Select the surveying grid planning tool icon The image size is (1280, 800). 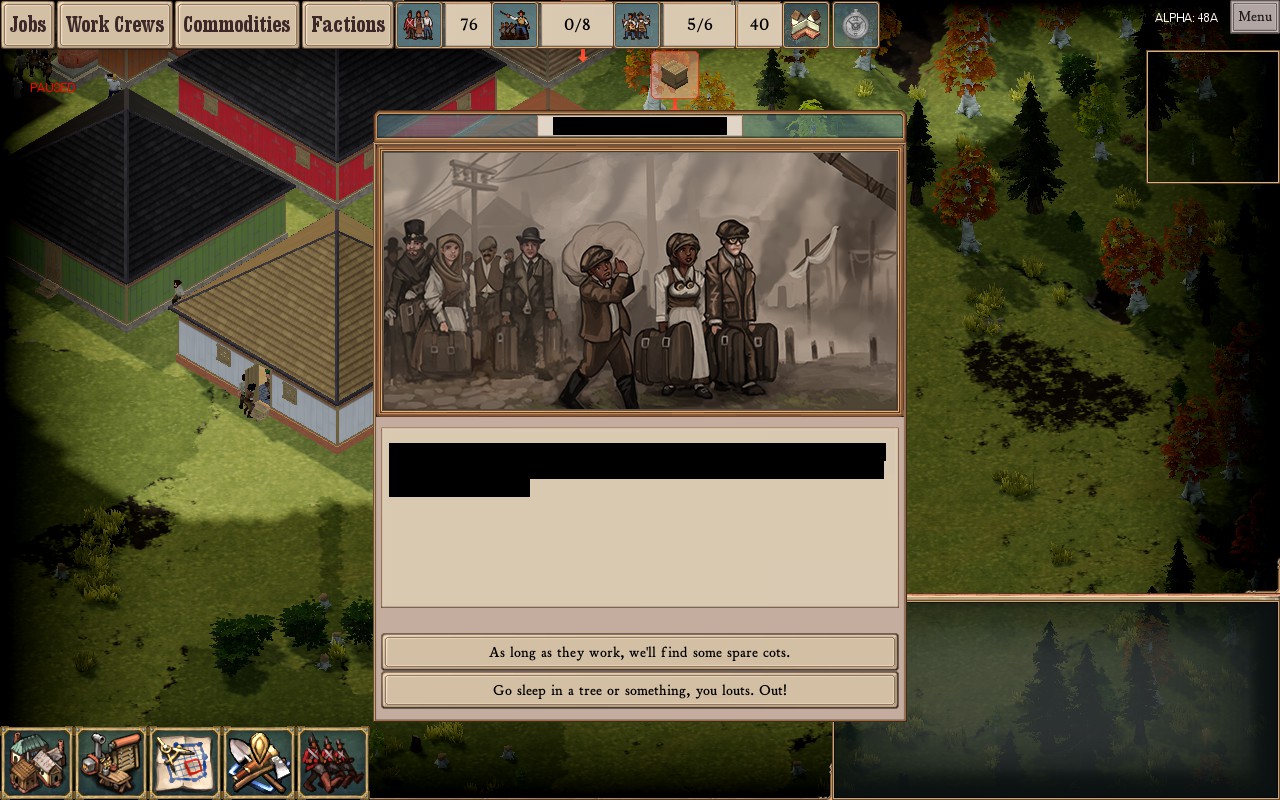click(185, 762)
